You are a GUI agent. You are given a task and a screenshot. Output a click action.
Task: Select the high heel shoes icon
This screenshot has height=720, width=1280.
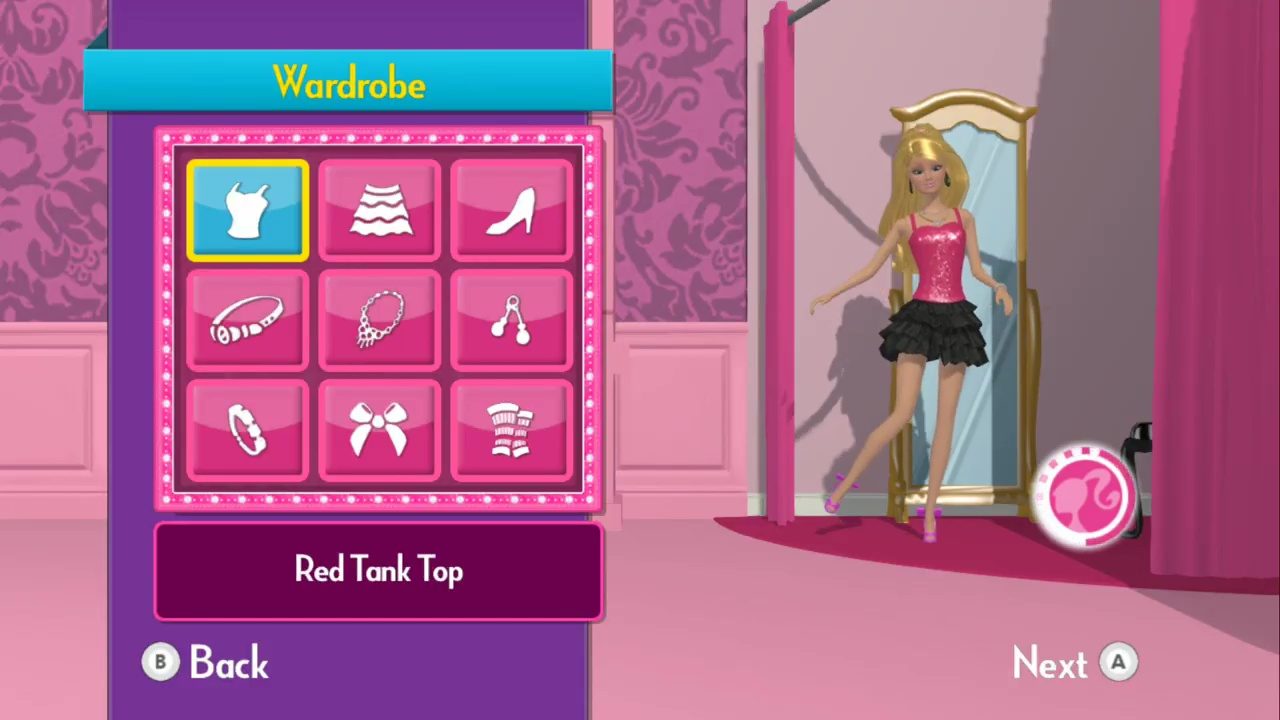coord(511,208)
